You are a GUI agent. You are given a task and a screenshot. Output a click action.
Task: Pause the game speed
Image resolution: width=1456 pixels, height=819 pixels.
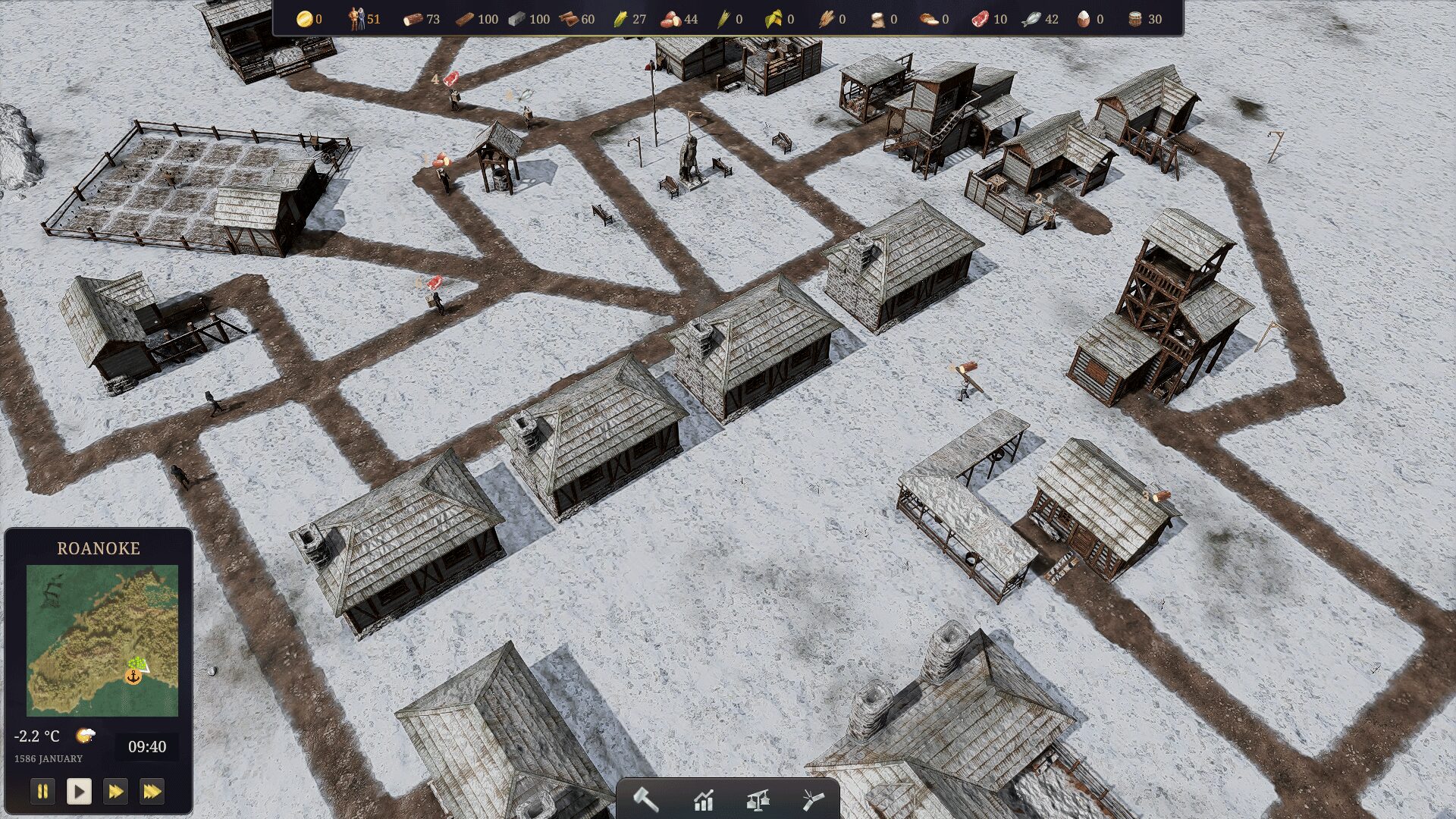pyautogui.click(x=42, y=792)
